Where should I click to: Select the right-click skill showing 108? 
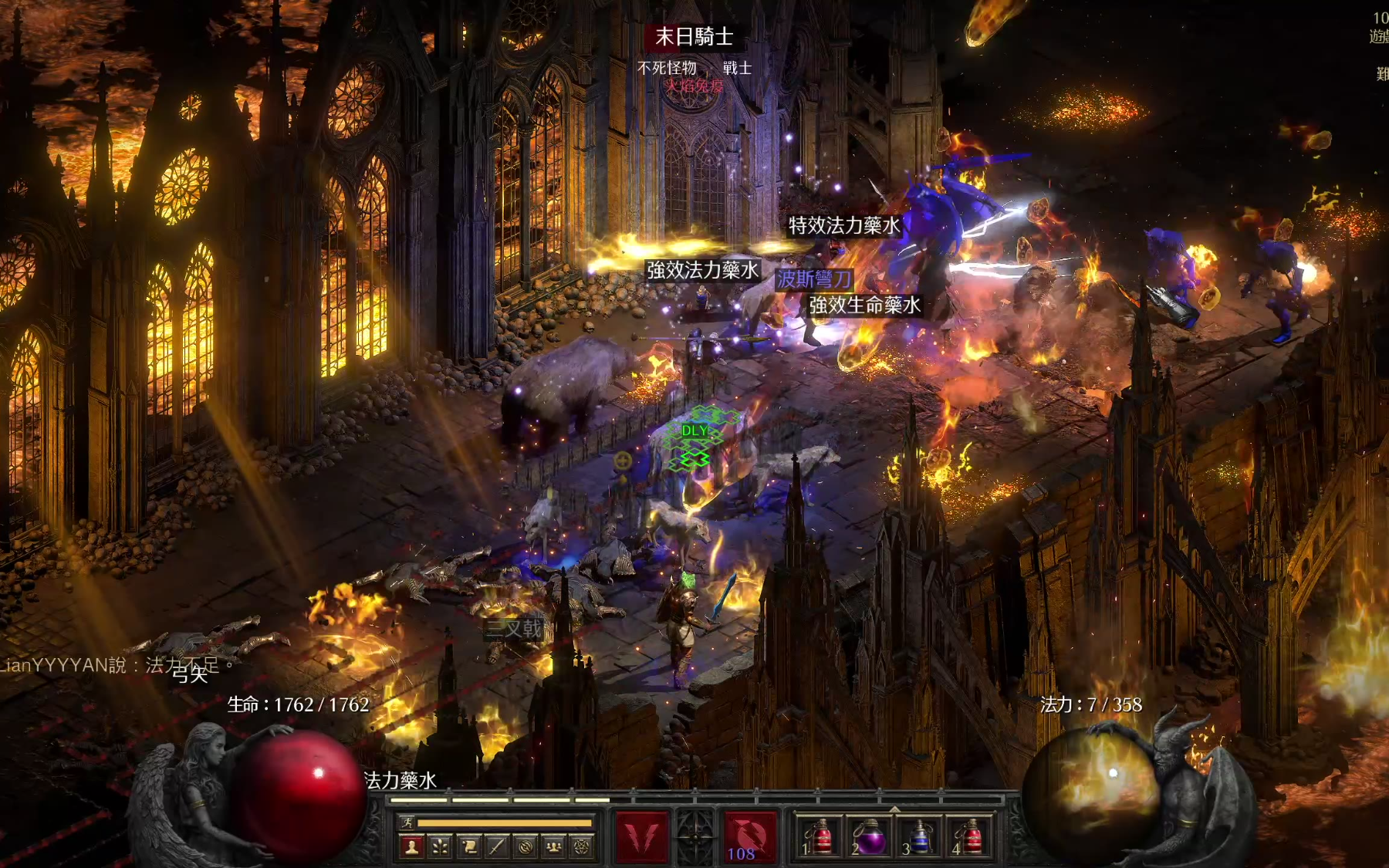(749, 836)
